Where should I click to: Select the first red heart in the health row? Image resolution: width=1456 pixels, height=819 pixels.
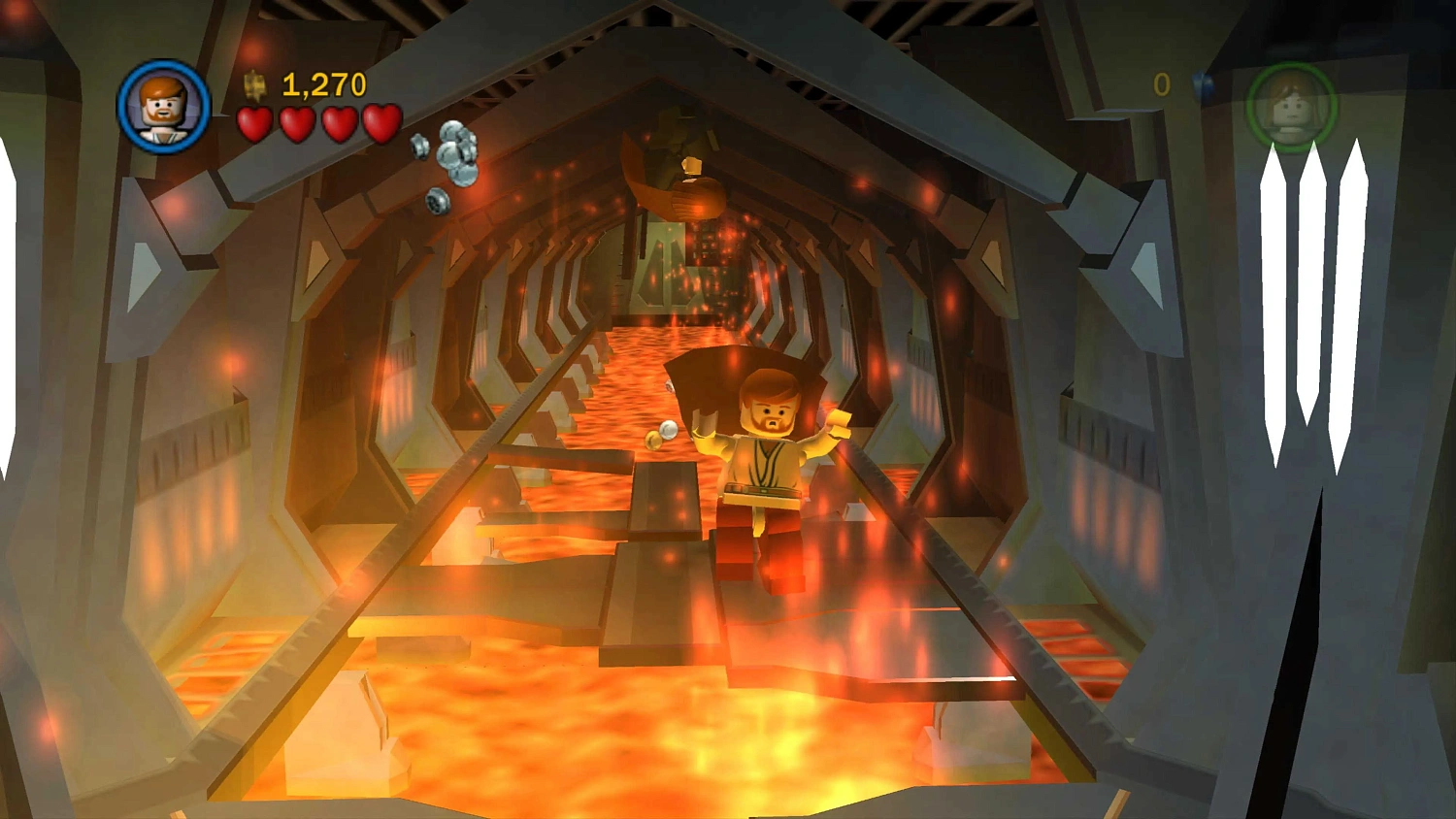(254, 123)
